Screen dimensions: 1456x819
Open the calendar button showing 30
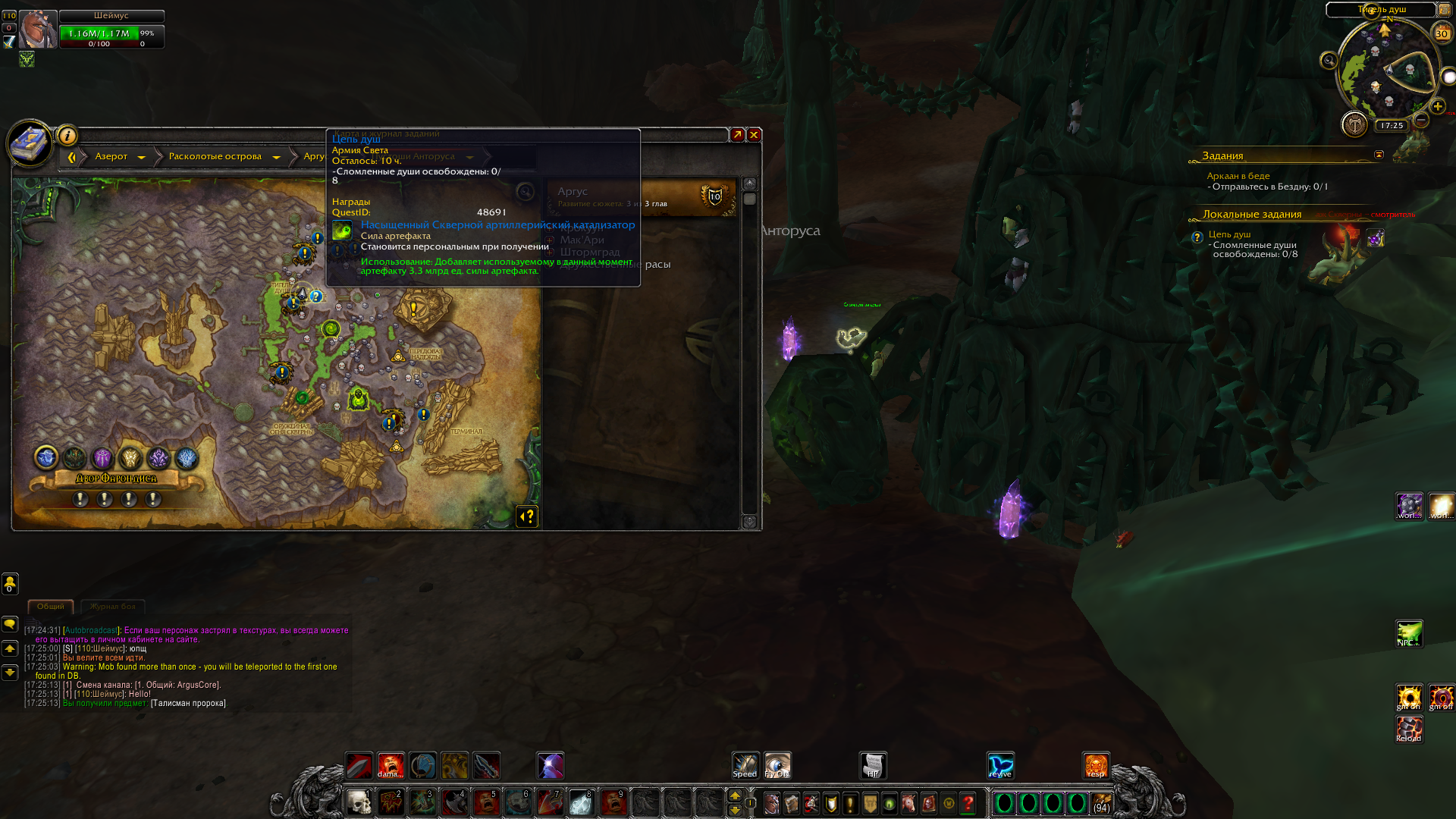click(1441, 33)
